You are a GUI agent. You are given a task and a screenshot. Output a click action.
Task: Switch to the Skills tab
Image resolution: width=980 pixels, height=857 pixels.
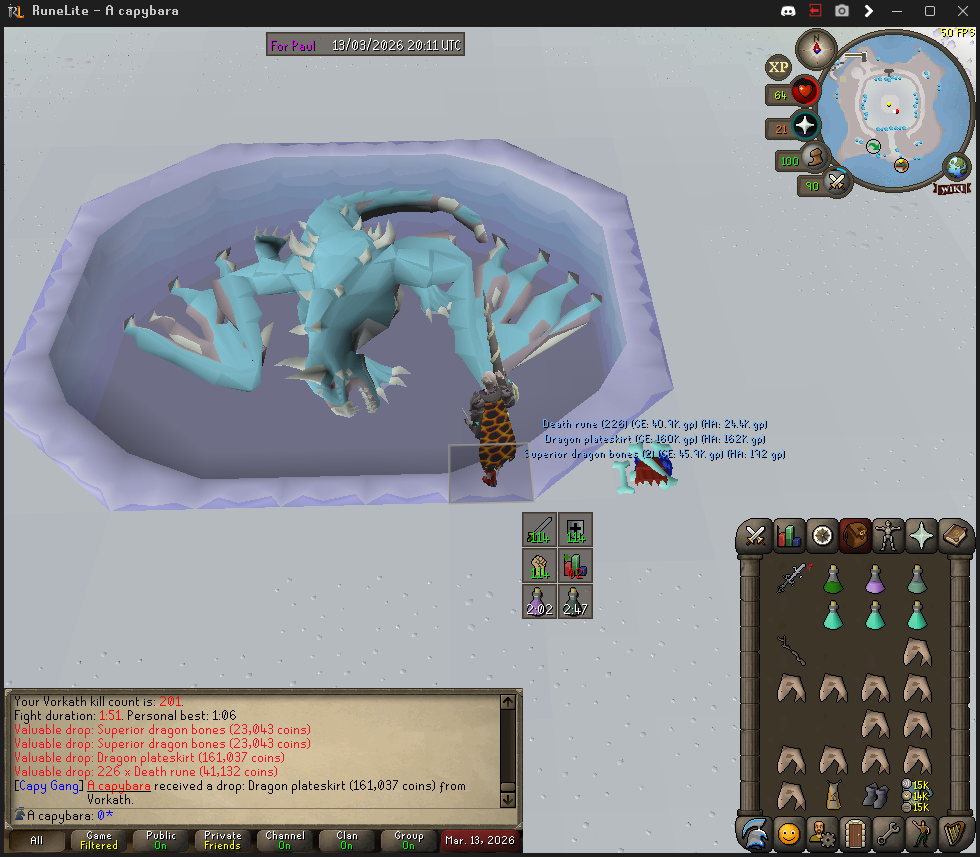click(x=789, y=536)
